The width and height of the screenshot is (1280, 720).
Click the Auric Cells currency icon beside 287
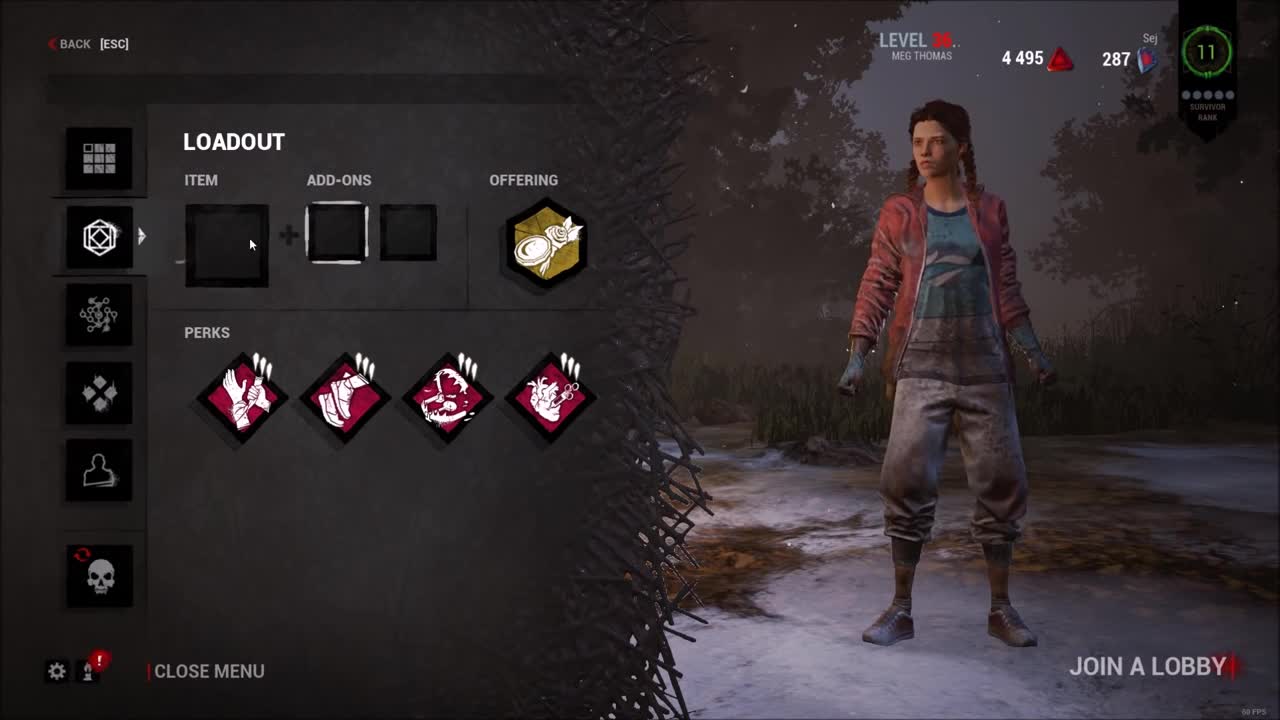[1145, 59]
